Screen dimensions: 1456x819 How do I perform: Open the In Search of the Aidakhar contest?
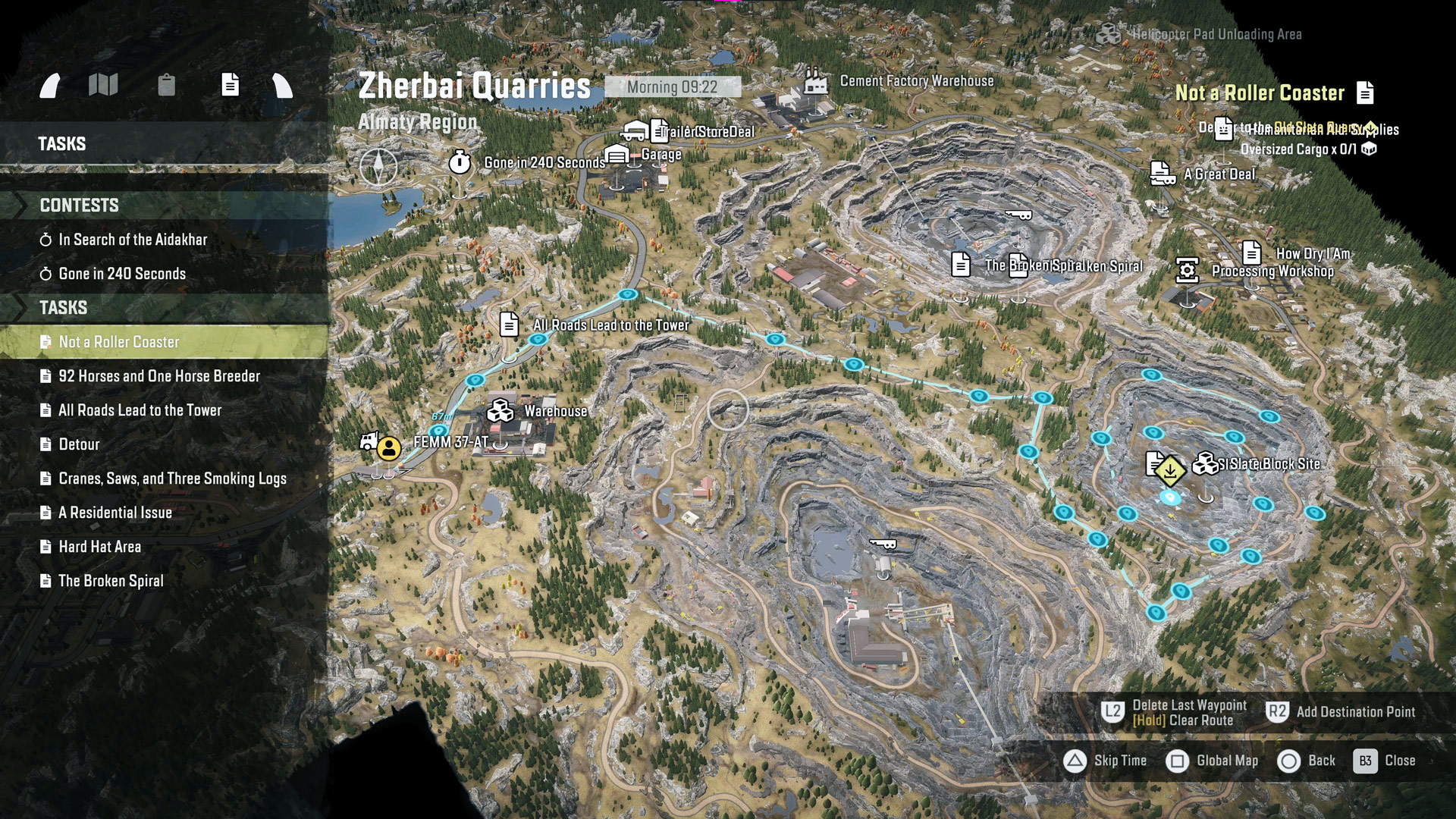pos(133,240)
